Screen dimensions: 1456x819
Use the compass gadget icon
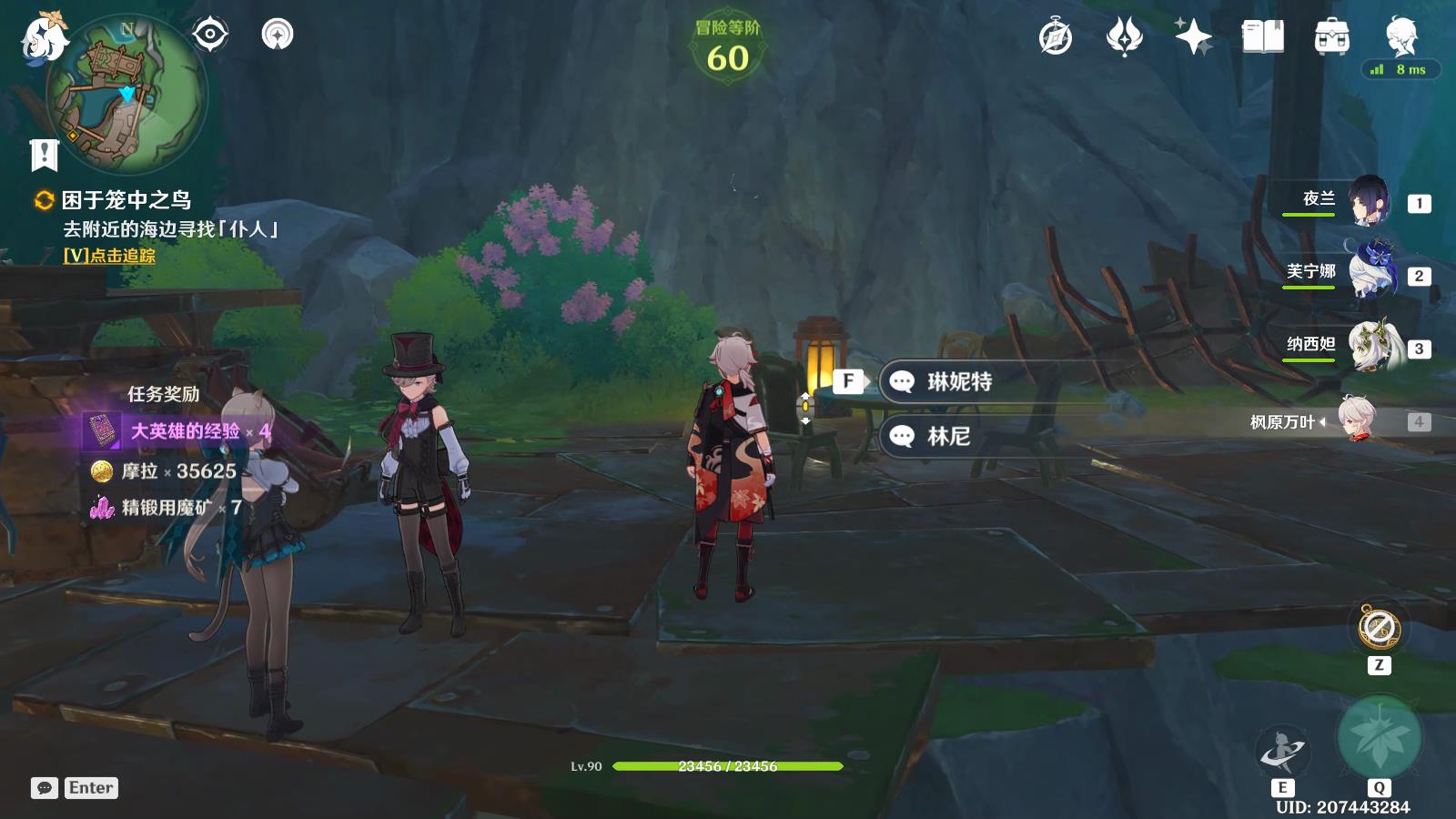click(x=1379, y=628)
